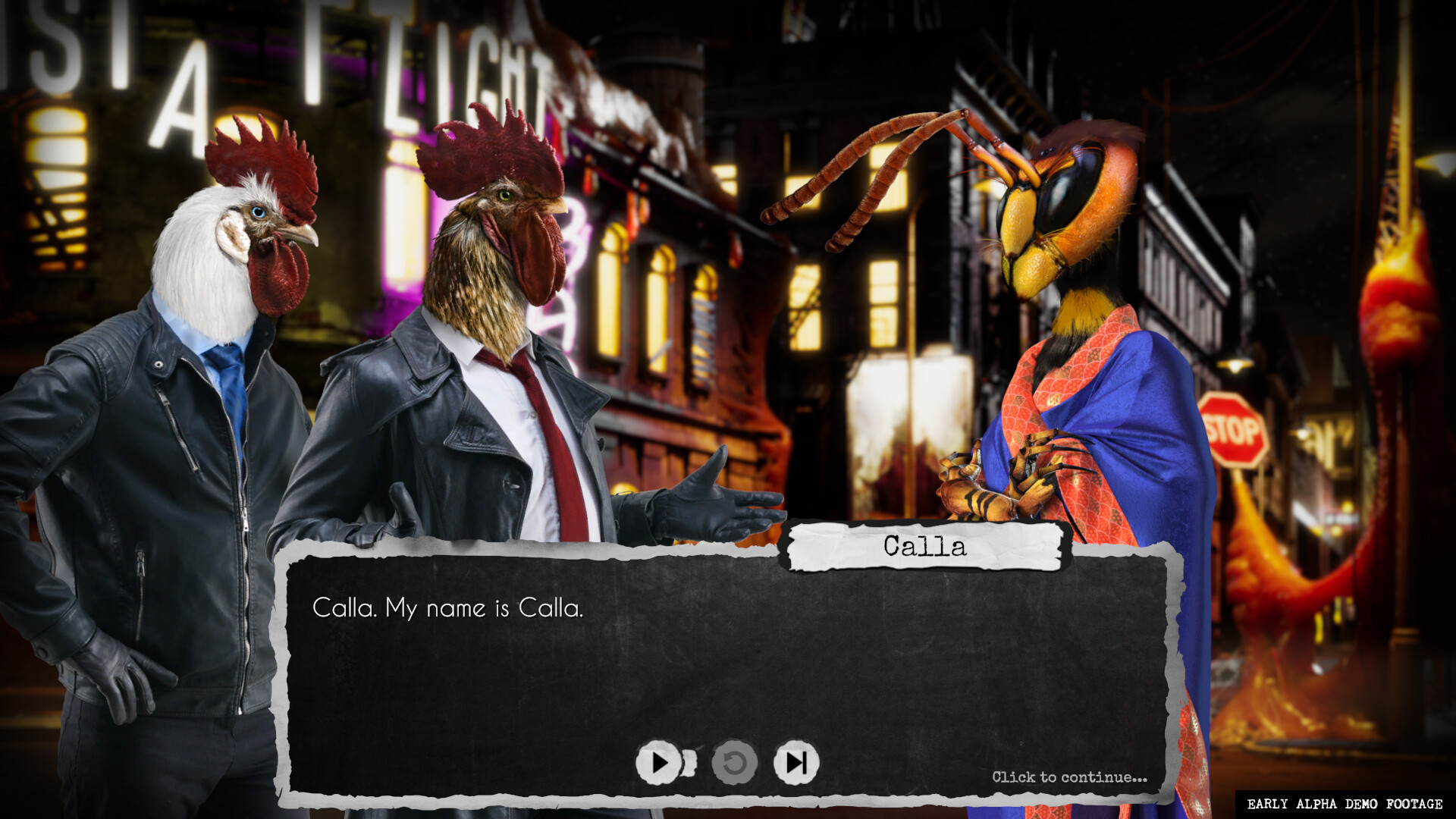Click the Calla name plate above the dialogue box
The width and height of the screenshot is (1456, 819).
click(x=927, y=549)
